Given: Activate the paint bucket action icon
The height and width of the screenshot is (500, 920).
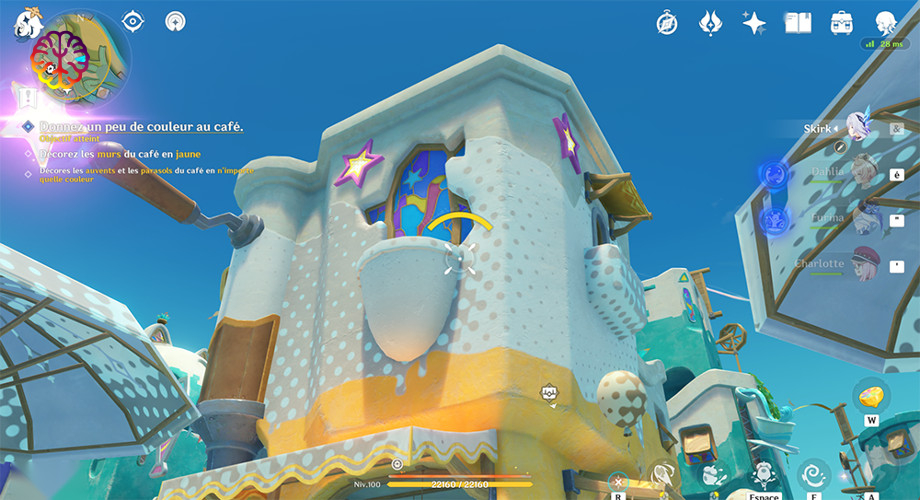Looking at the screenshot, I should pos(713,473).
